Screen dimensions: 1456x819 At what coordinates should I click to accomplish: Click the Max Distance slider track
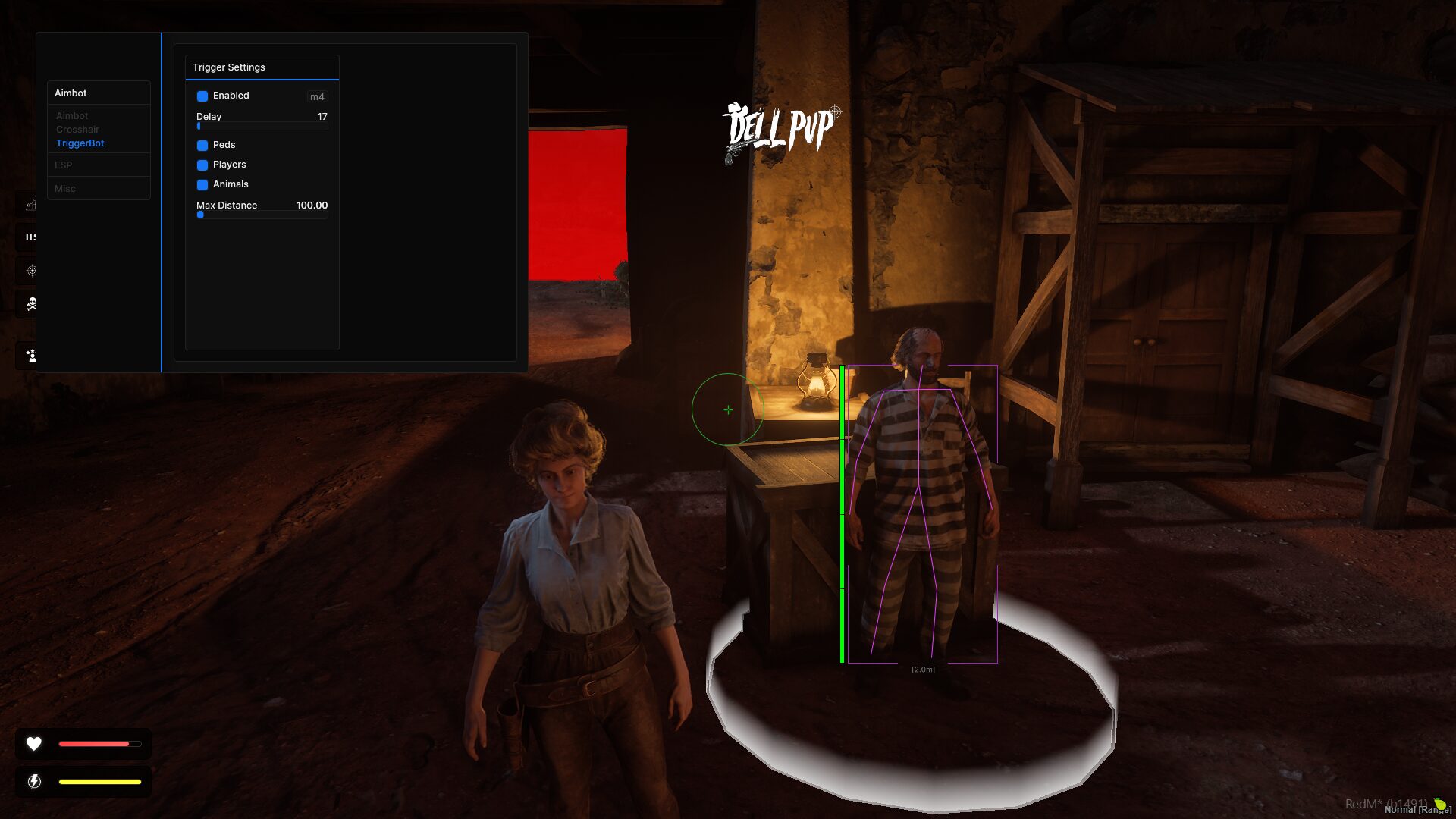tap(262, 215)
